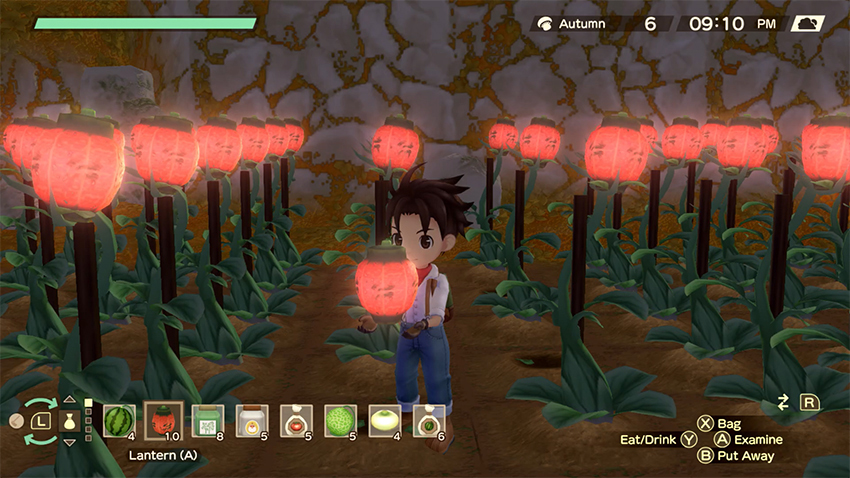
Task: Select the watermelon seed bag slot
Action: pyautogui.click(x=429, y=421)
